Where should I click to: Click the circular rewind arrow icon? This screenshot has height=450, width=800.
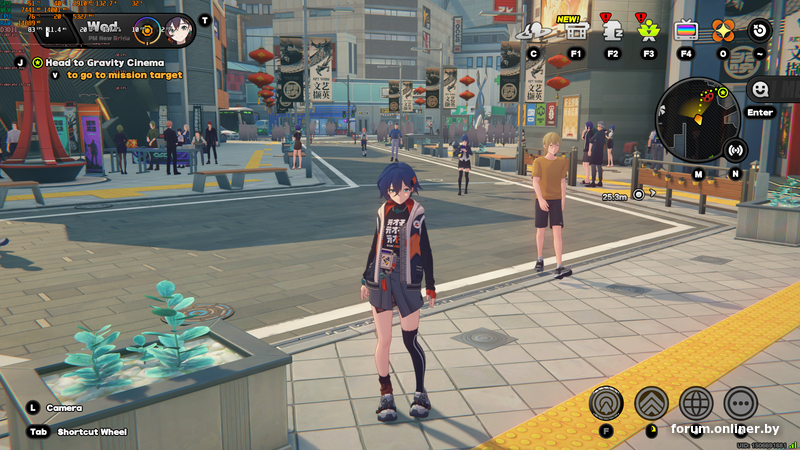pos(760,30)
